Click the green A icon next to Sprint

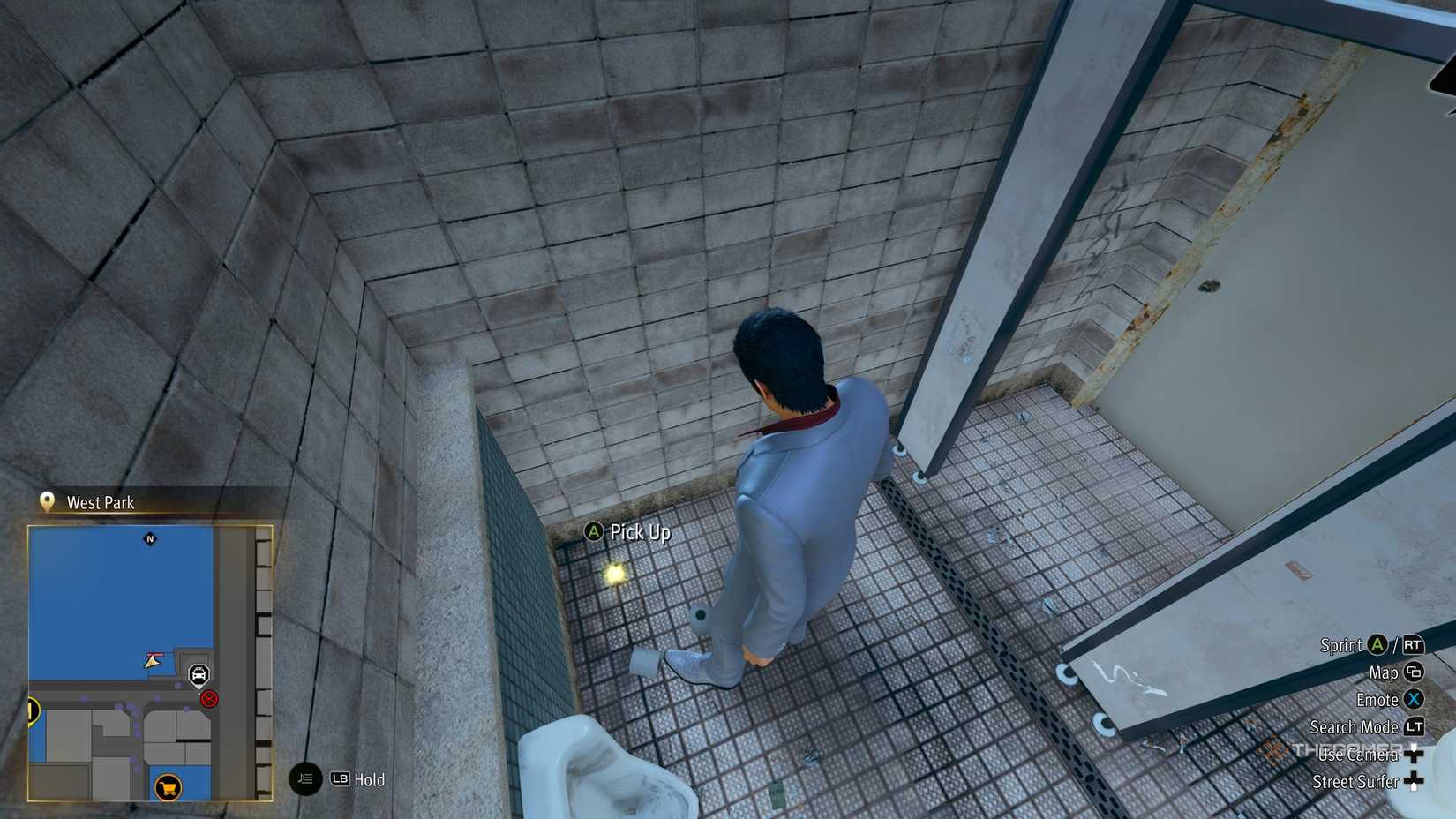(1377, 646)
